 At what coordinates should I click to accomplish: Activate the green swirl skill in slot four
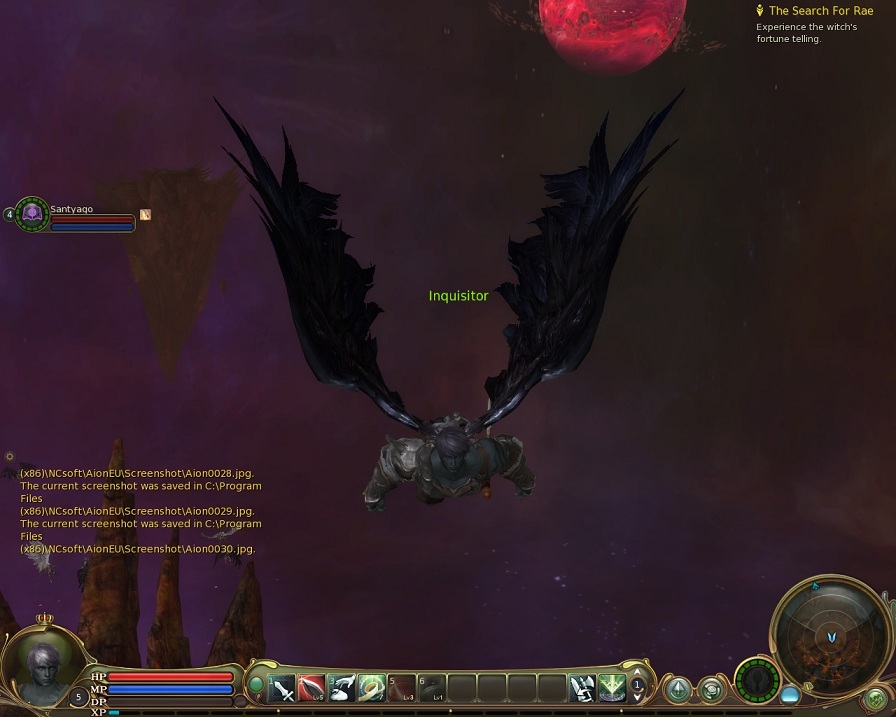tap(372, 688)
